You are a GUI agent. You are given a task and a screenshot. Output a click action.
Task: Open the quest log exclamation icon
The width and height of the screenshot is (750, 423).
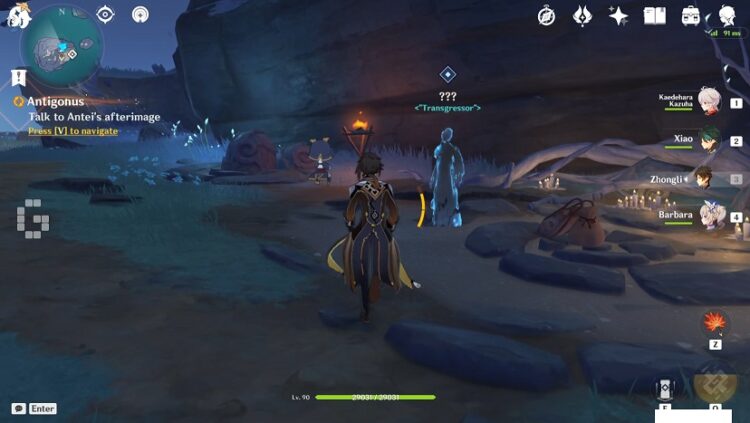[x=18, y=76]
